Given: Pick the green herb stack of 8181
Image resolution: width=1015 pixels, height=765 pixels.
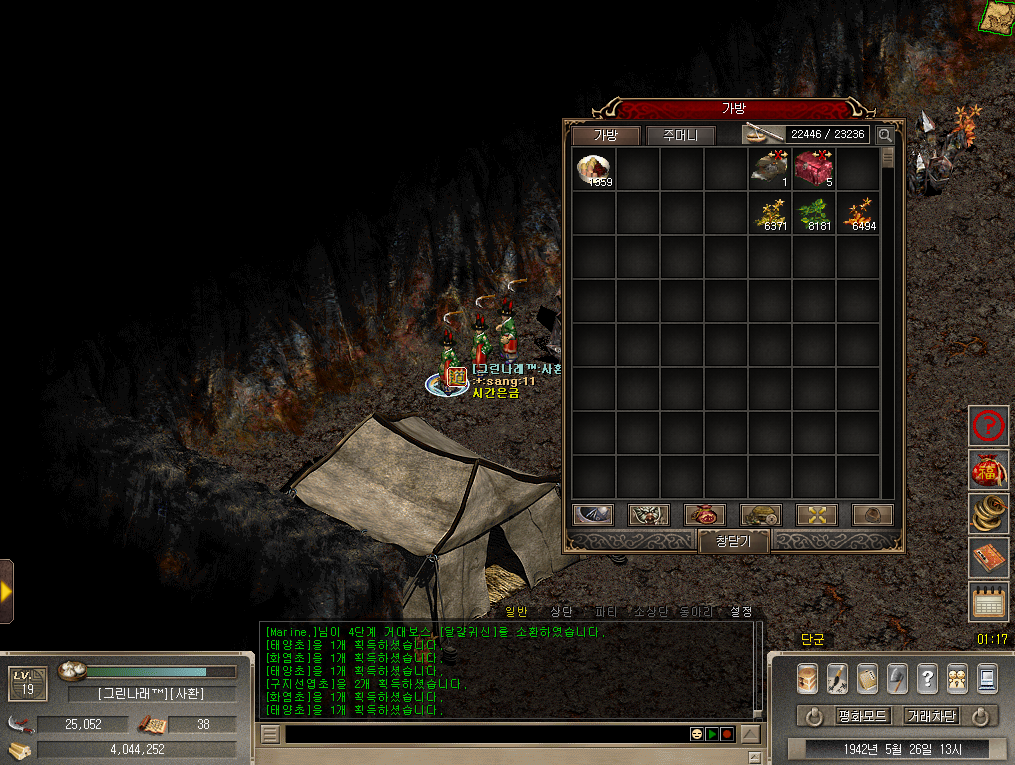Looking at the screenshot, I should (x=813, y=213).
